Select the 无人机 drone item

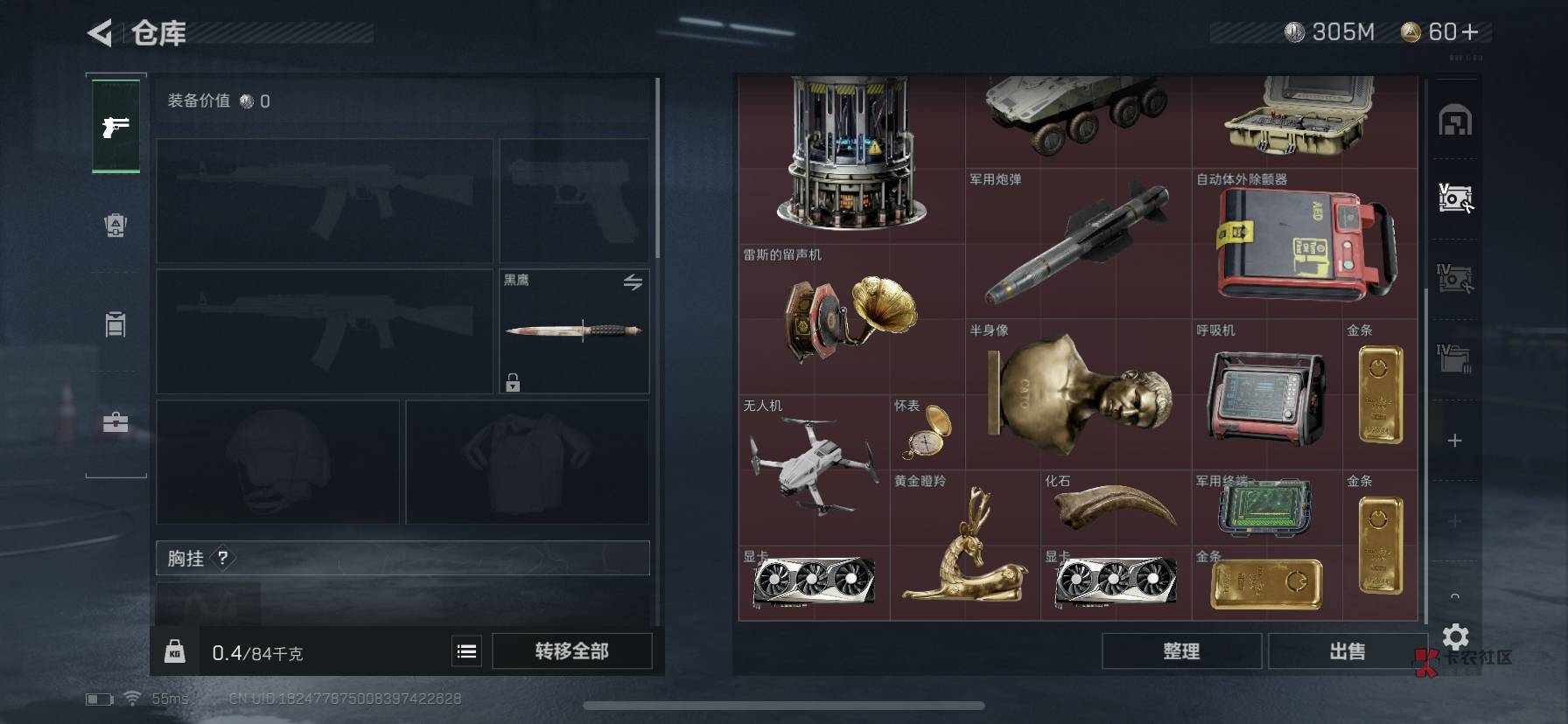click(813, 469)
